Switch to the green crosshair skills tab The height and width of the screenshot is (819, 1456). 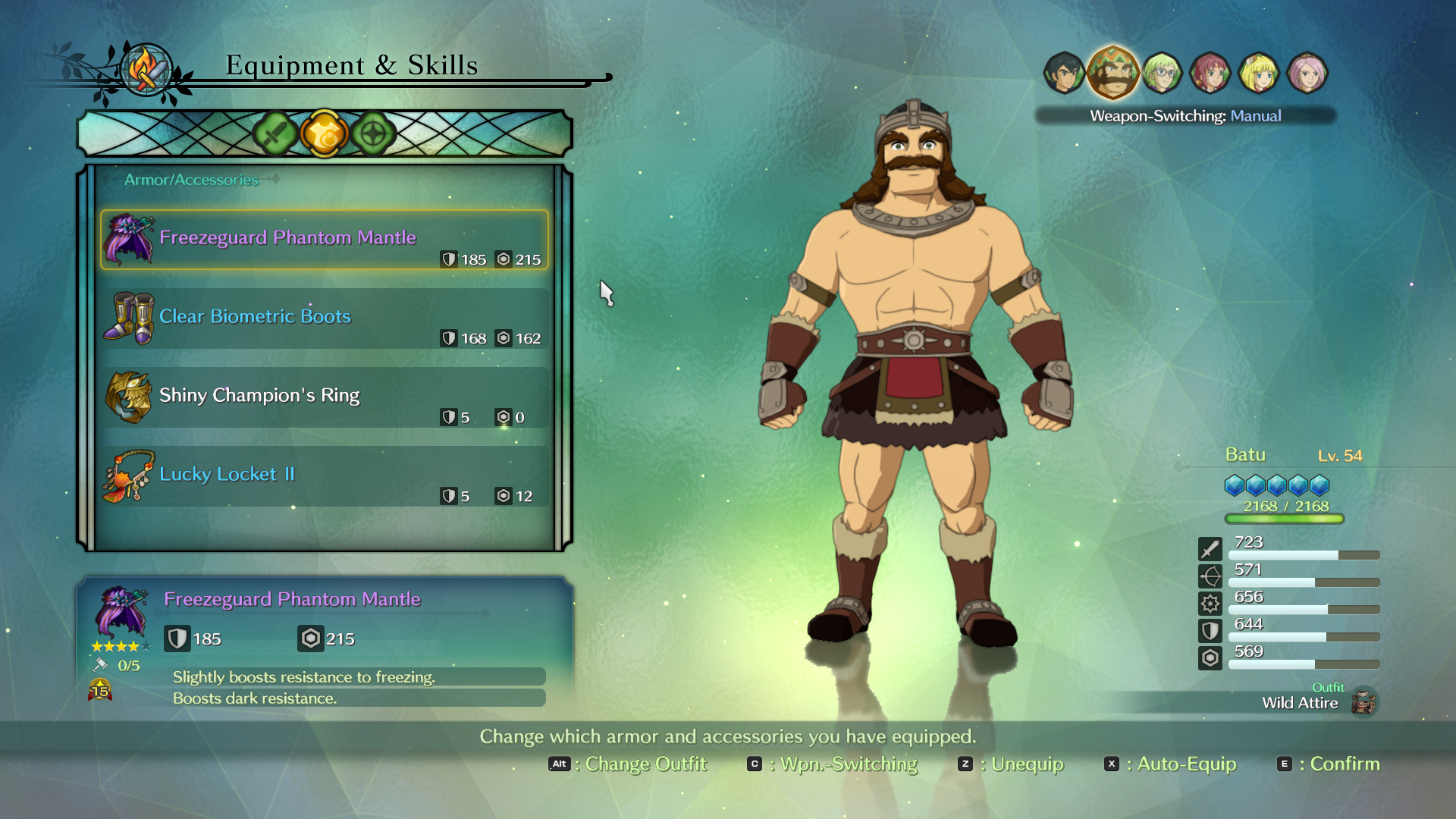[373, 134]
